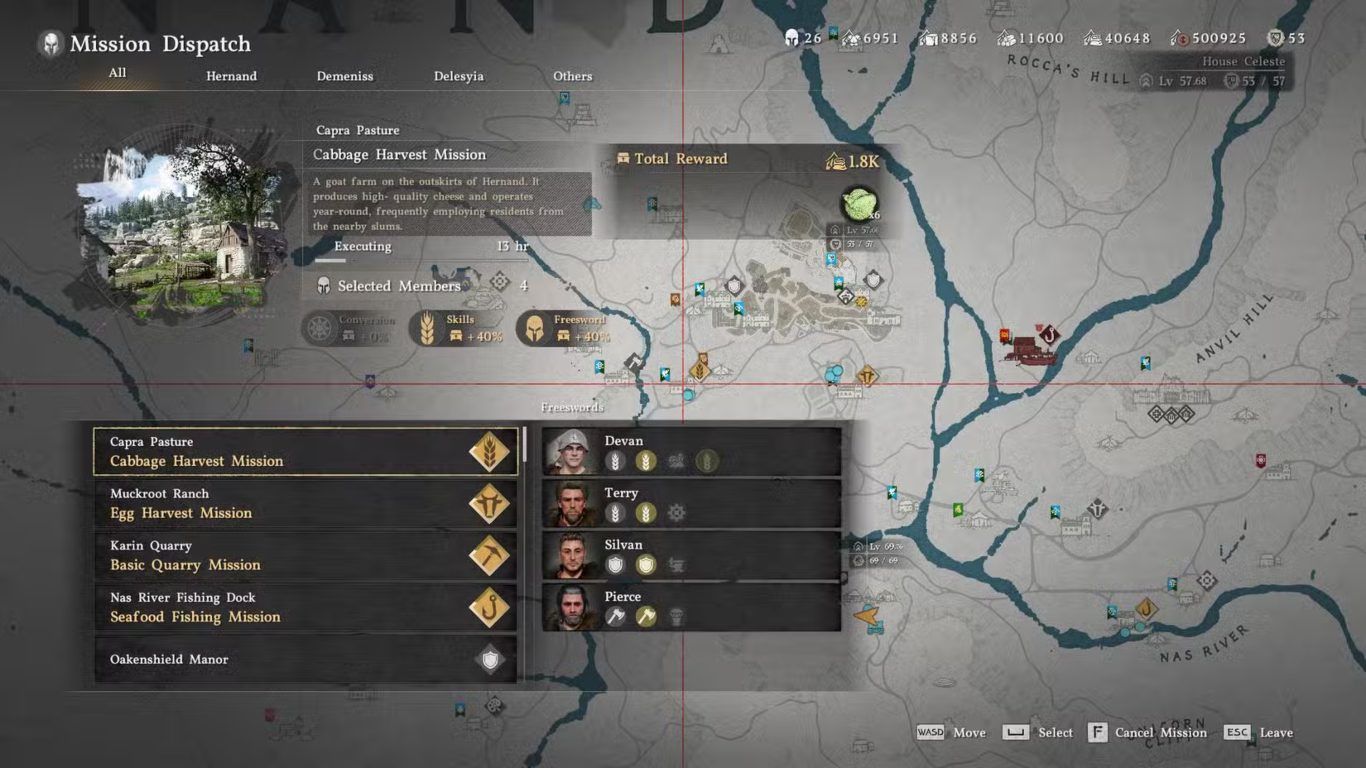Select the Oakenshield Manor entry
Image resolution: width=1366 pixels, height=768 pixels.
(305, 660)
